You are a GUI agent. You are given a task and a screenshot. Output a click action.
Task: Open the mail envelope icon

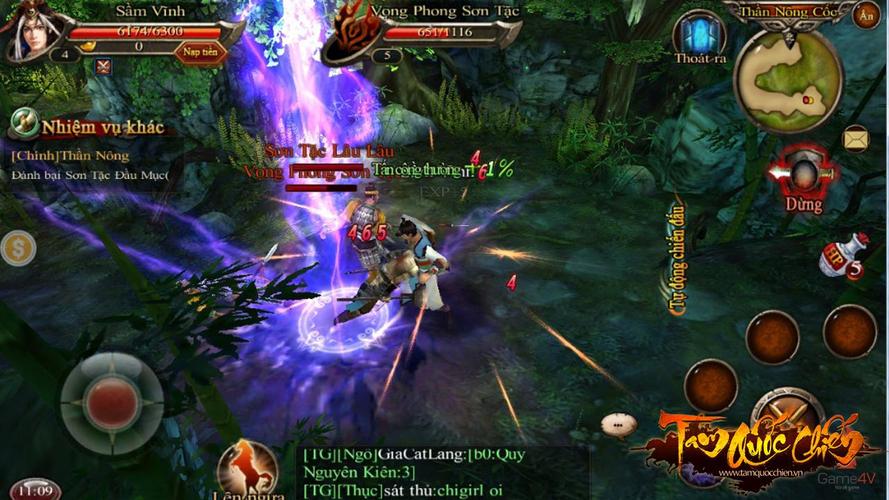(x=855, y=138)
